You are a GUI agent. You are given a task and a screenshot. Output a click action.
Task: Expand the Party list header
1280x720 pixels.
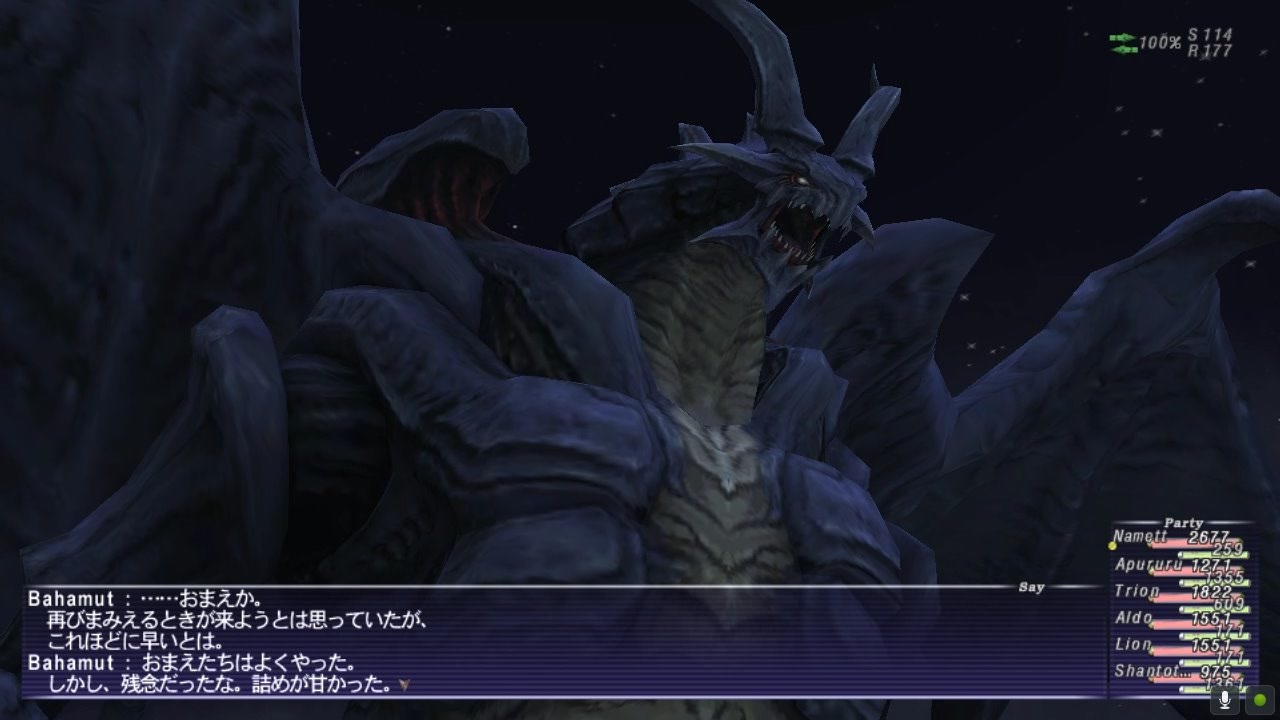click(x=1184, y=520)
